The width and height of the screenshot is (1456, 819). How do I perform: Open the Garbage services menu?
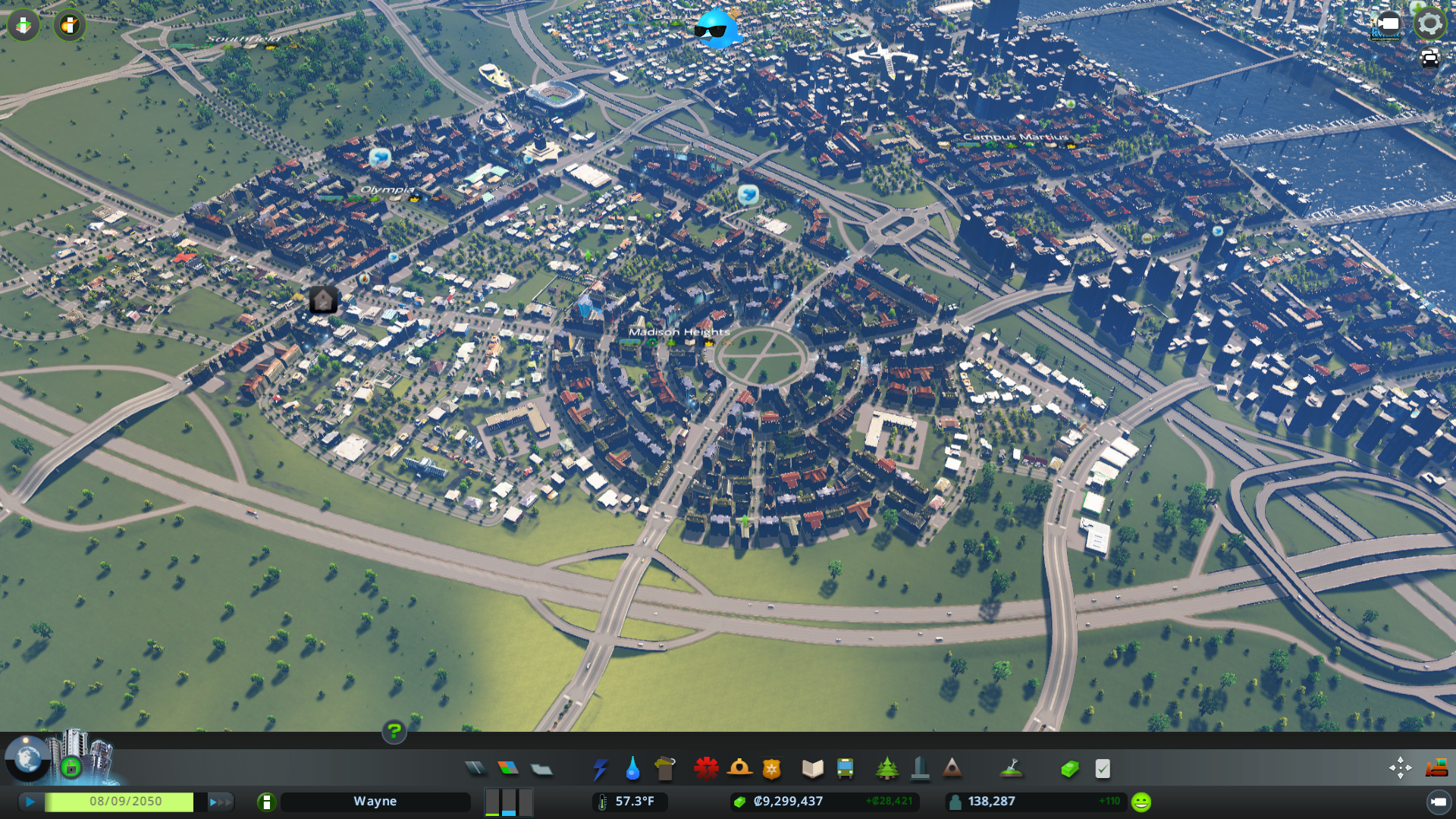pyautogui.click(x=665, y=768)
